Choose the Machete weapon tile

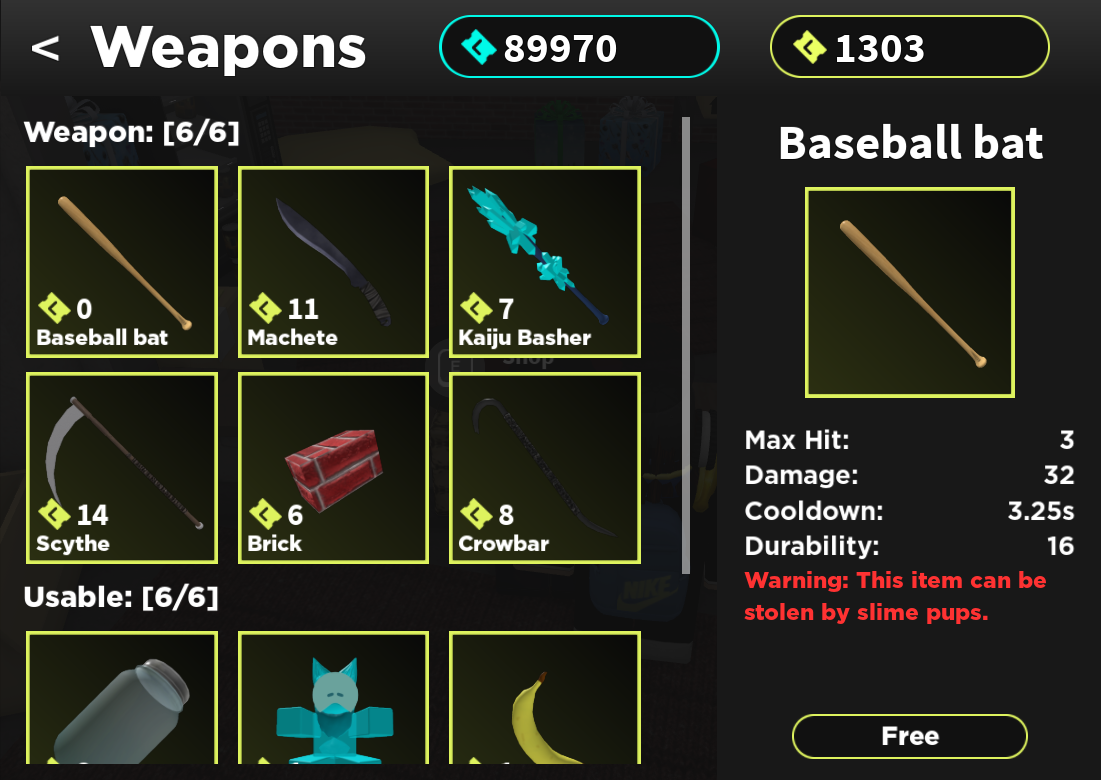pyautogui.click(x=333, y=262)
